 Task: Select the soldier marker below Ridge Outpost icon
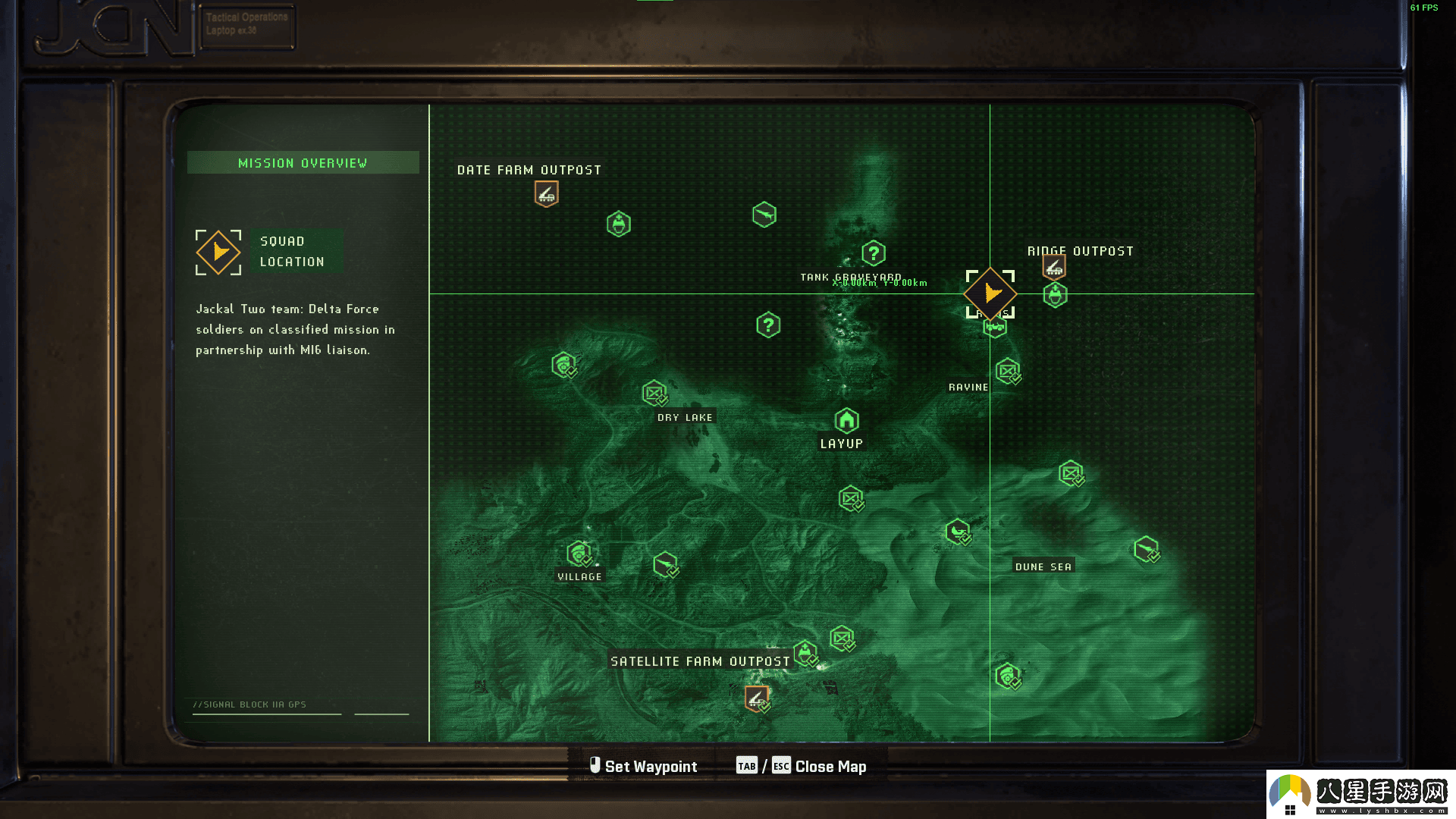click(x=1055, y=295)
